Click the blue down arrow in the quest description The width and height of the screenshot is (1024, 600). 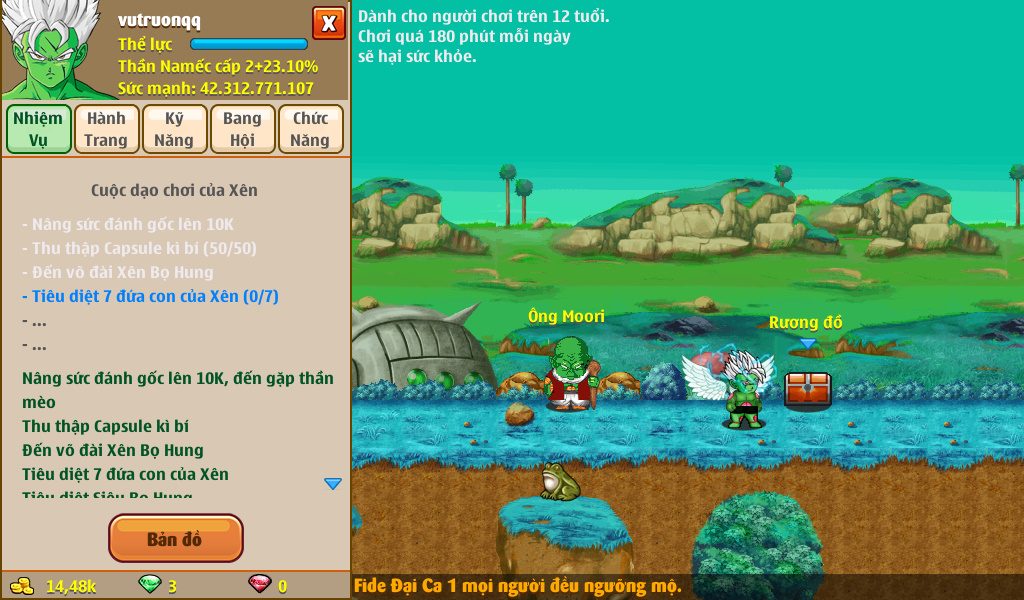pos(333,484)
